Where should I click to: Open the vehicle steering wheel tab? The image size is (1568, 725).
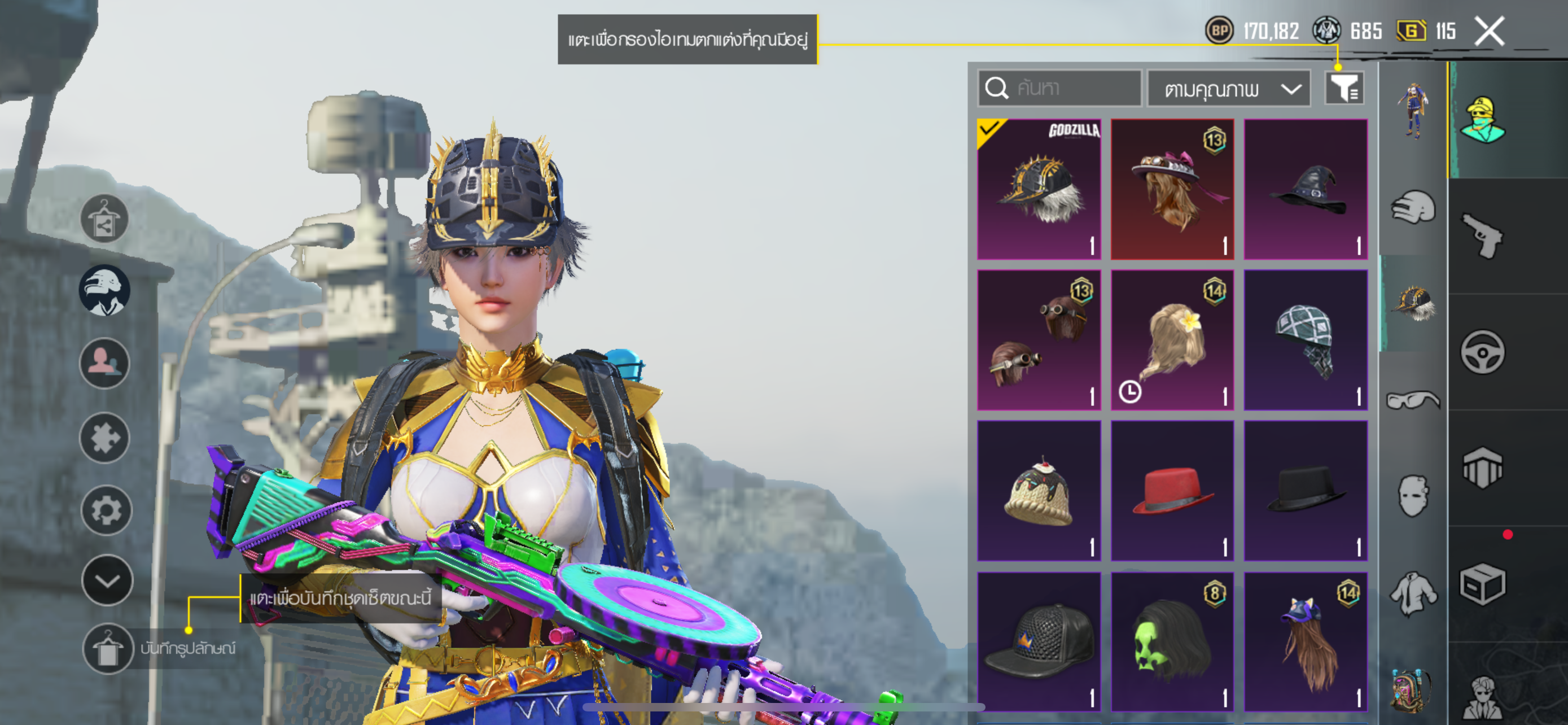(1483, 352)
